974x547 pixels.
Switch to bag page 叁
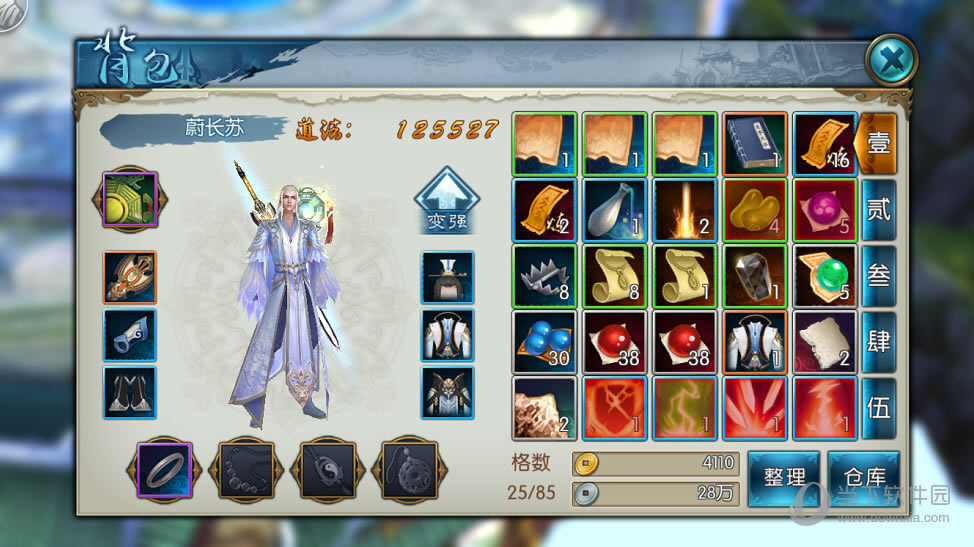[x=878, y=274]
